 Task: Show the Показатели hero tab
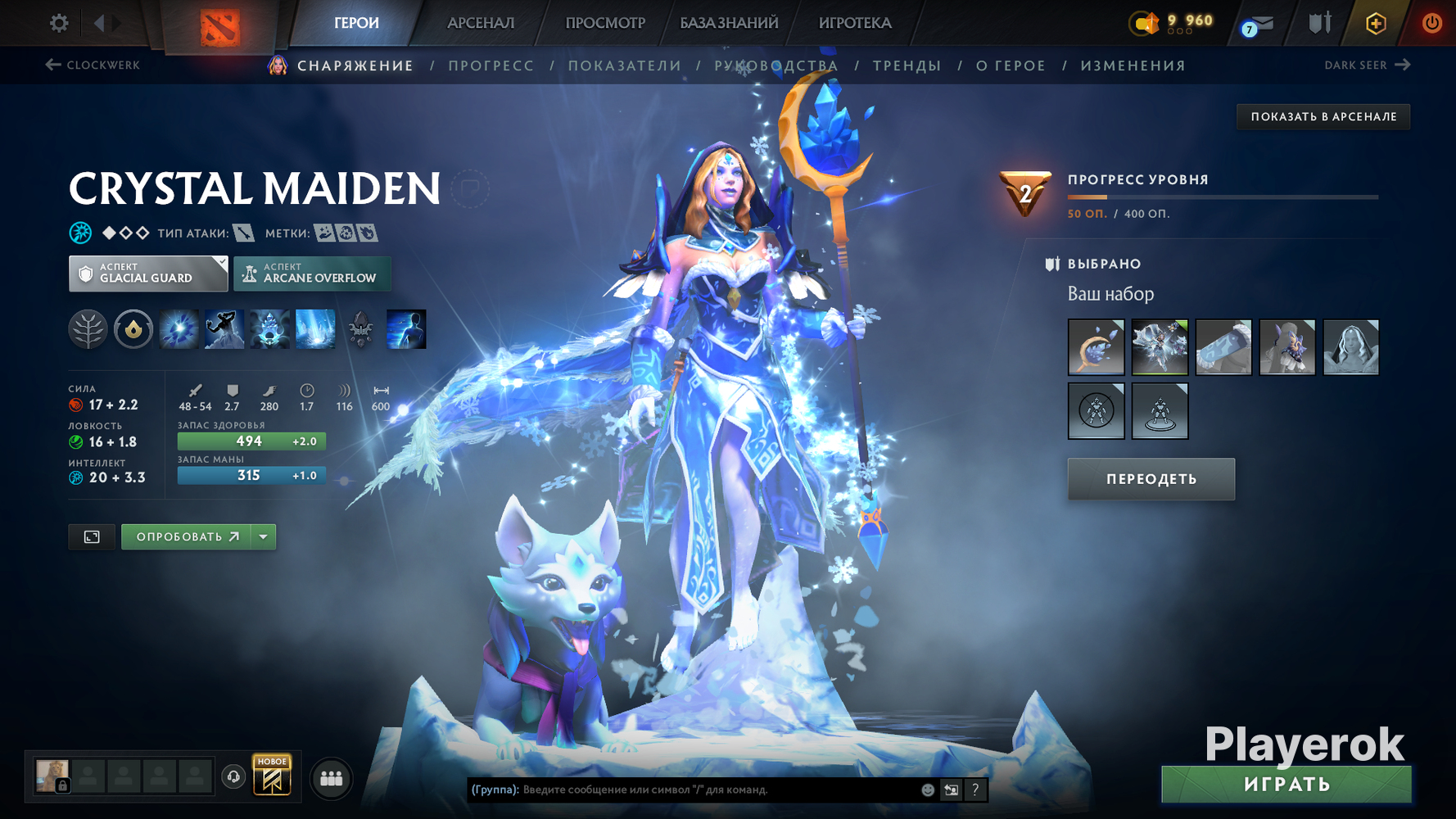point(625,66)
